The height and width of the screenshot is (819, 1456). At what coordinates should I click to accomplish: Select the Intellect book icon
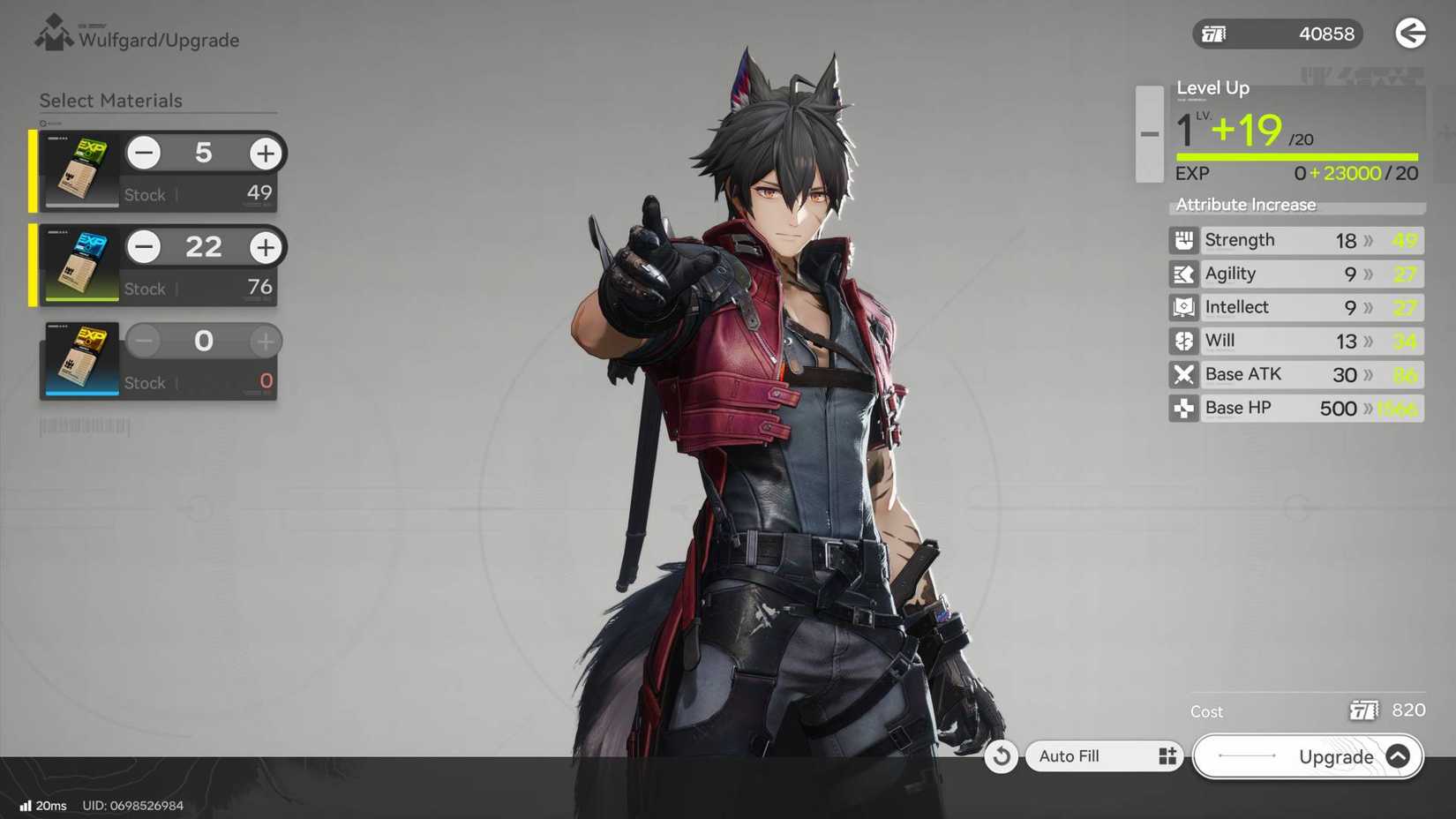coord(1183,307)
